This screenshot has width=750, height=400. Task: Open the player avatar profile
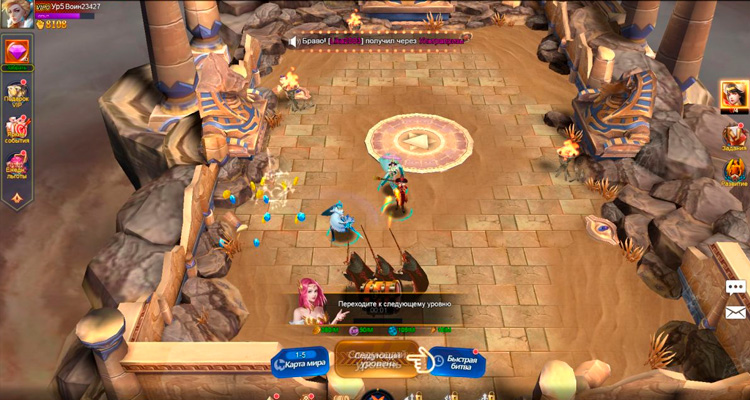[16, 13]
